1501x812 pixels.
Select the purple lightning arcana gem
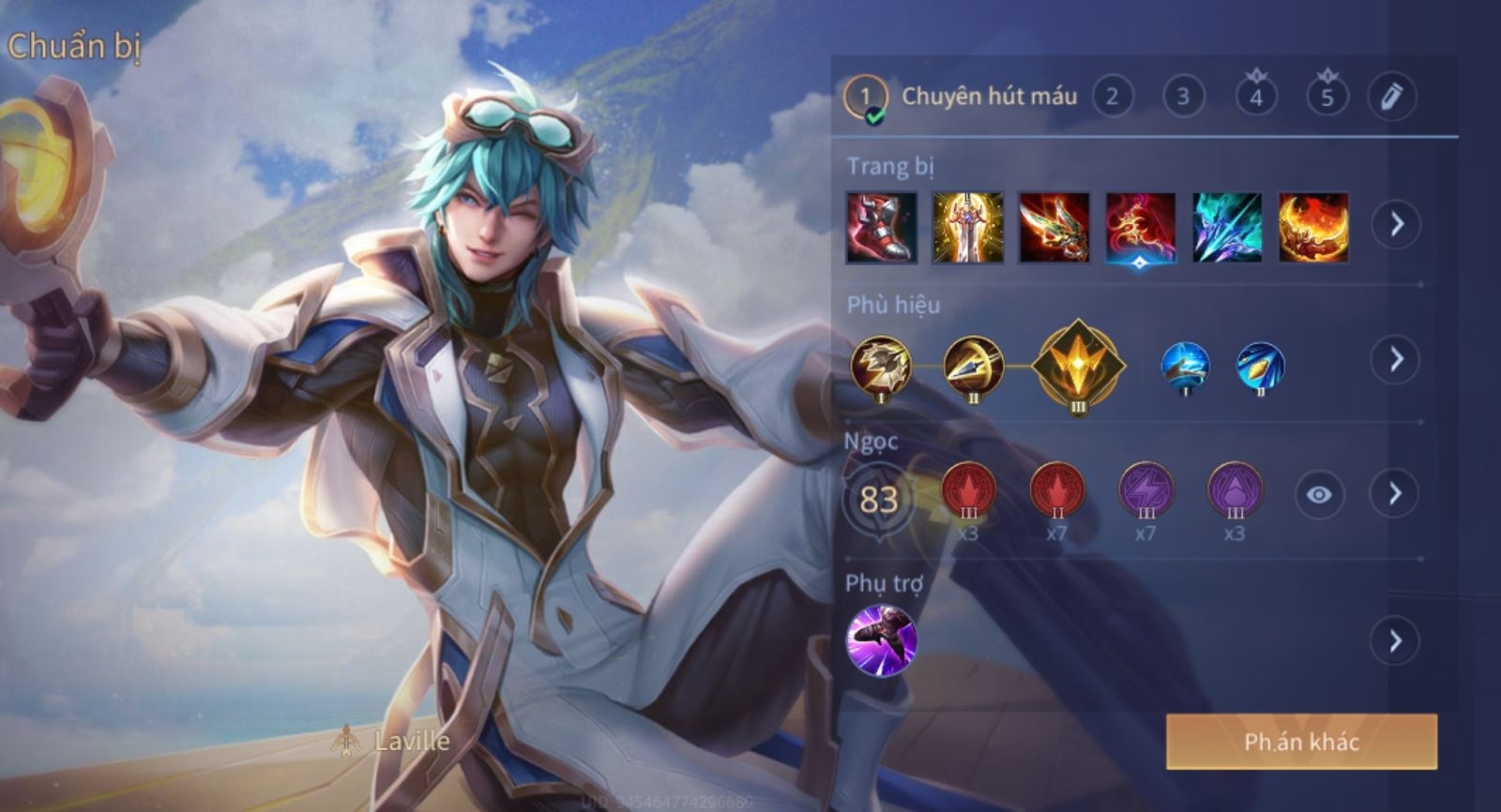pos(1145,490)
